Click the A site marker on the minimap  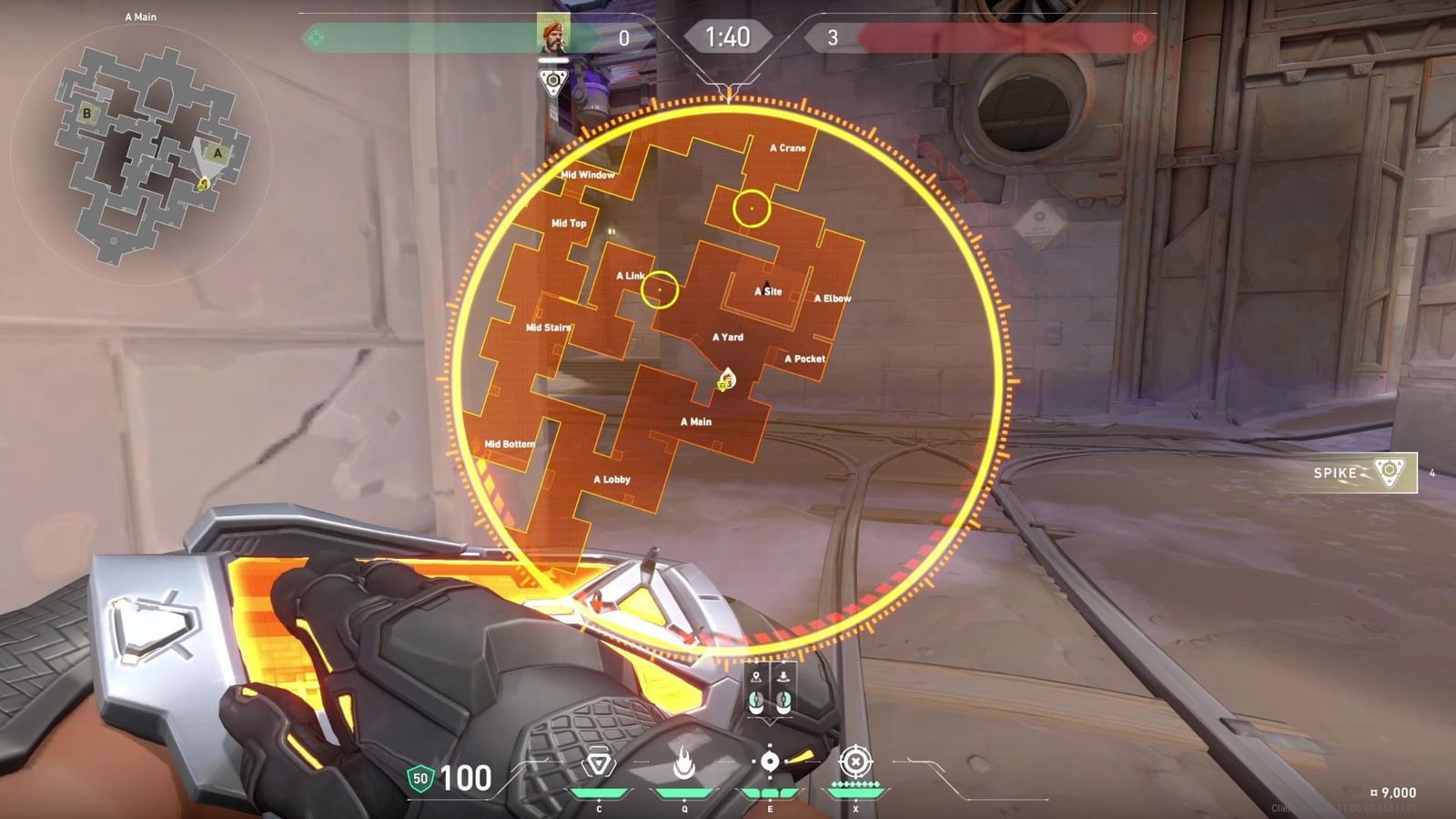(217, 153)
